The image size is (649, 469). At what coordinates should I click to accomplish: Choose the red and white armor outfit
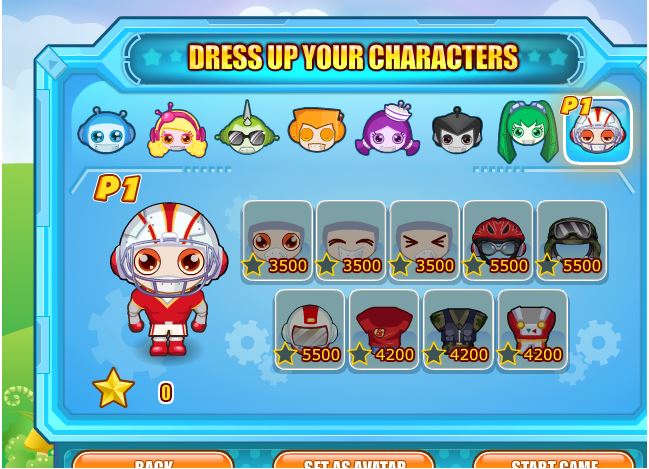[532, 330]
